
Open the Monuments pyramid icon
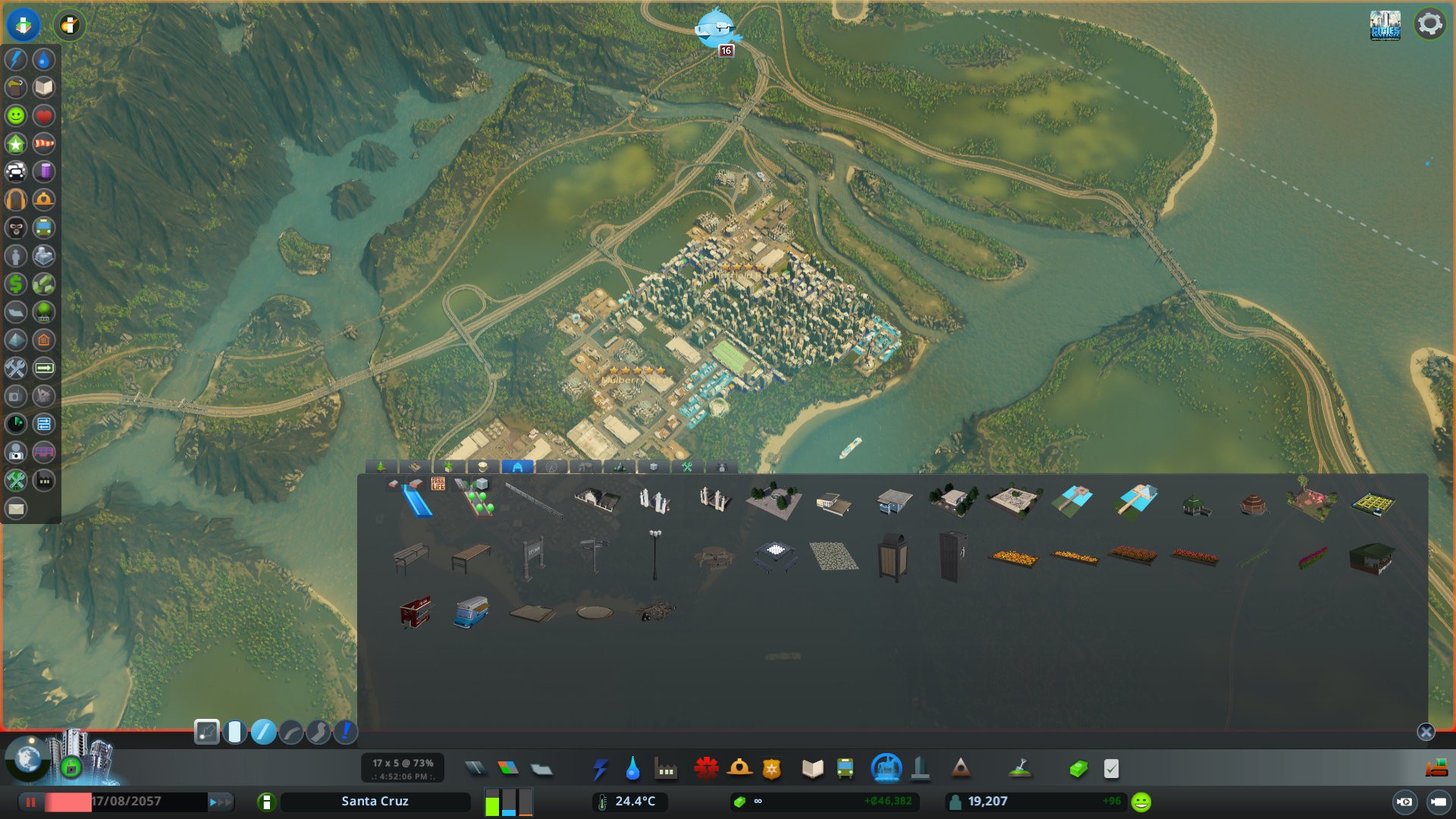coord(961,767)
